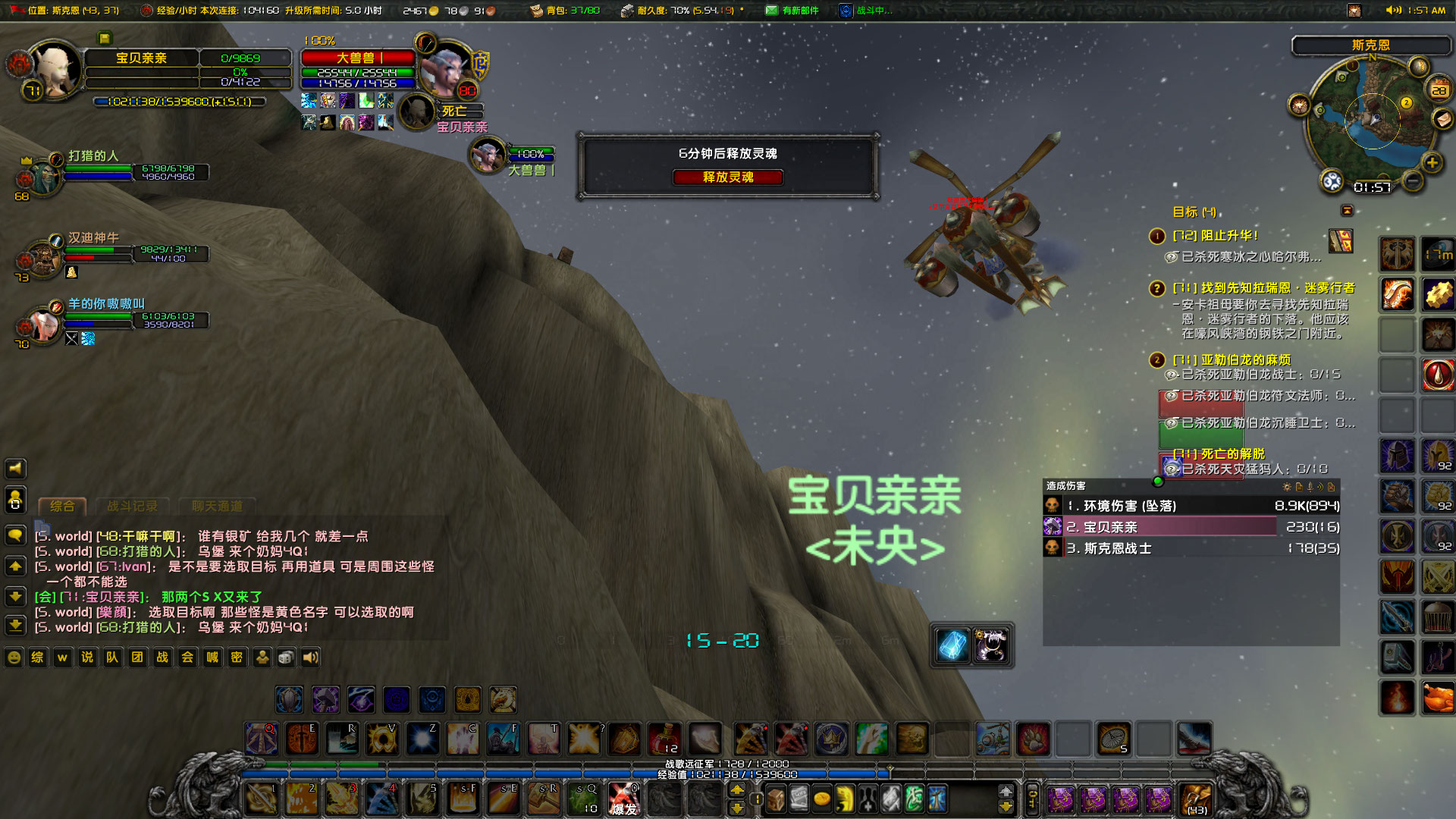This screenshot has height=819, width=1456.
Task: Click the chat bubble icon left of the chat frame
Action: point(17,536)
